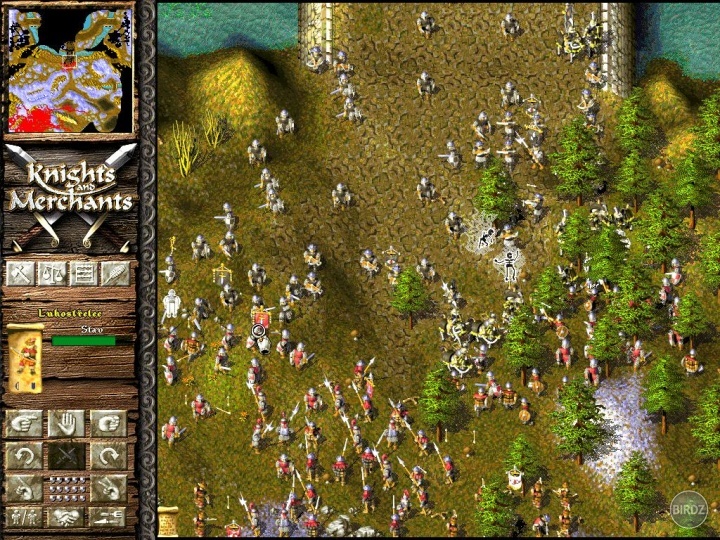Click the crossed swords storm attack button

click(x=66, y=456)
